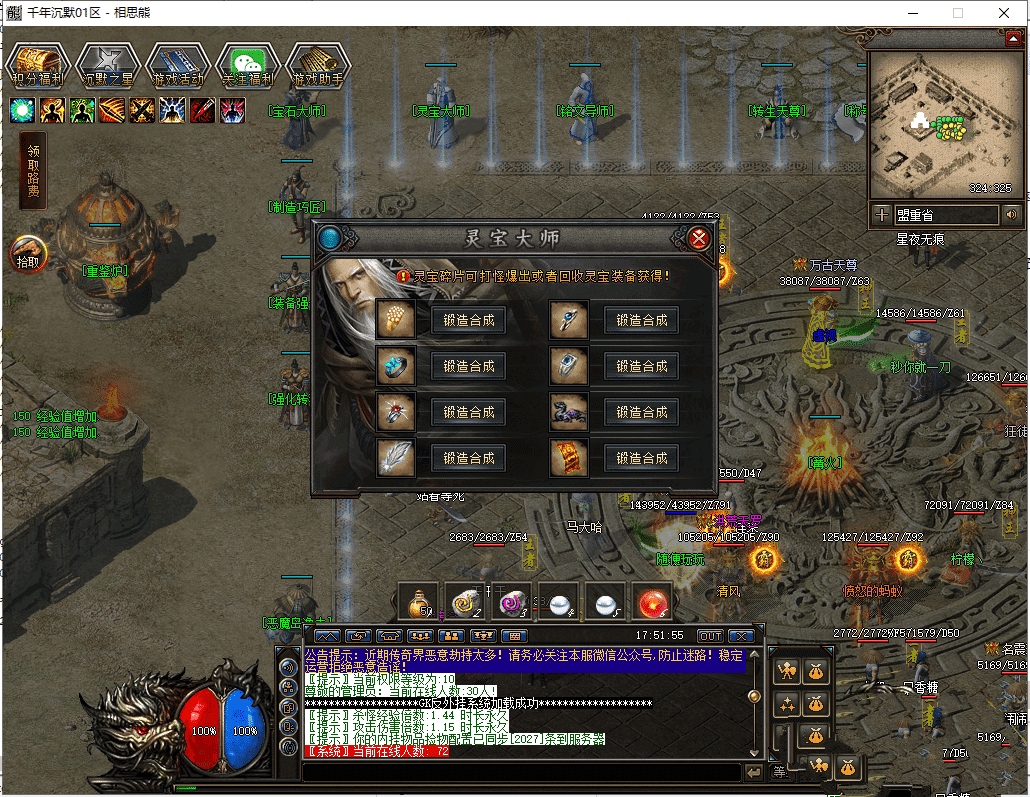Screen dimensions: 1030x797
Task: Click the 领取路费 side tab
Action: coord(34,171)
